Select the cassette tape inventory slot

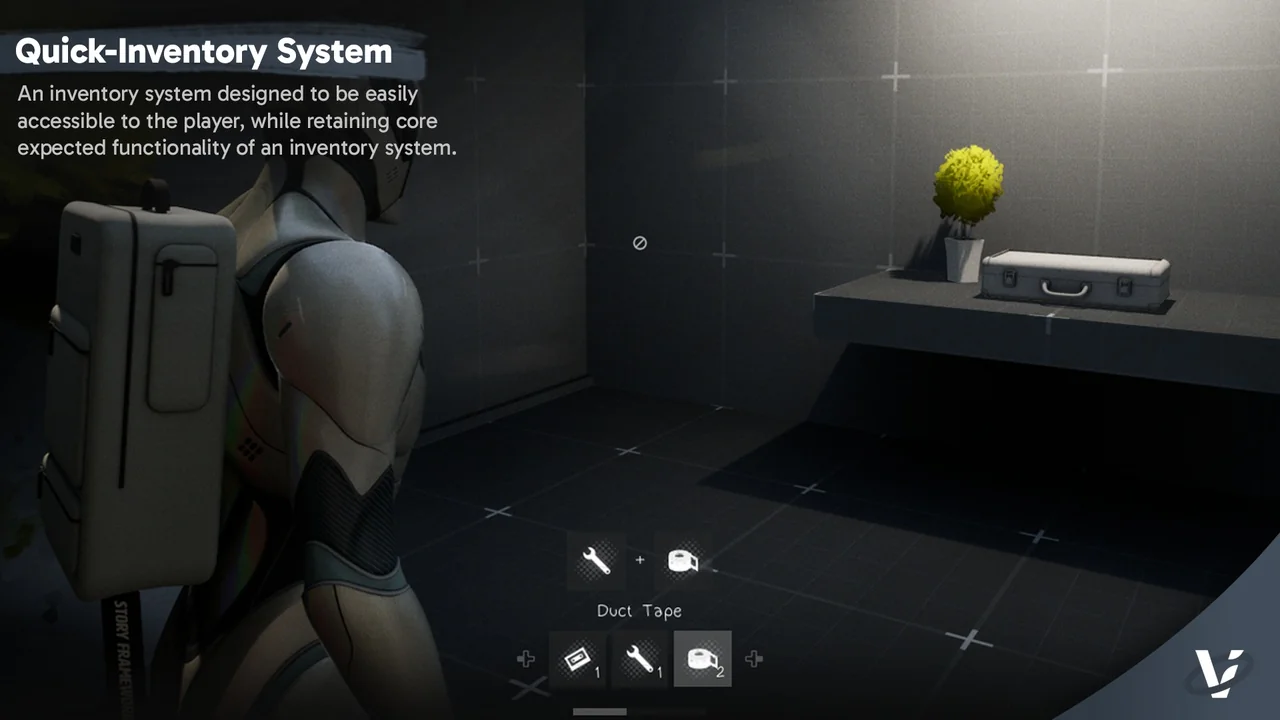[578, 659]
